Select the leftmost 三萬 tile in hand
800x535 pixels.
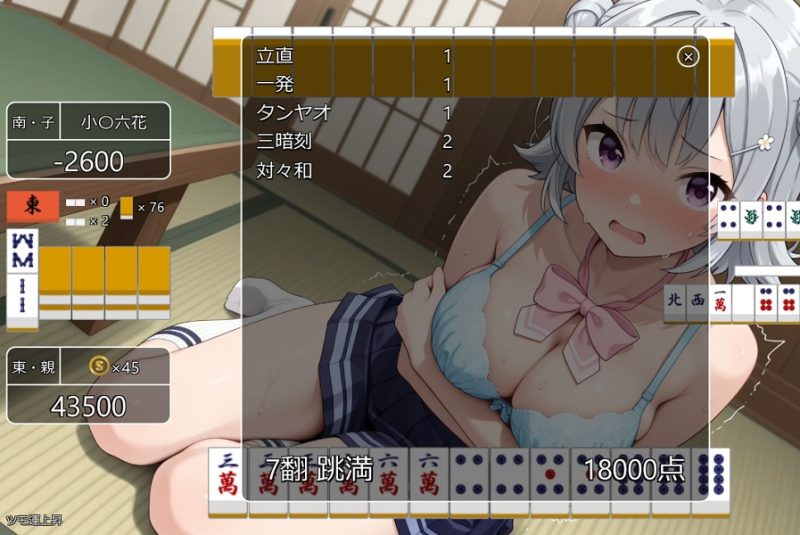(x=227, y=478)
